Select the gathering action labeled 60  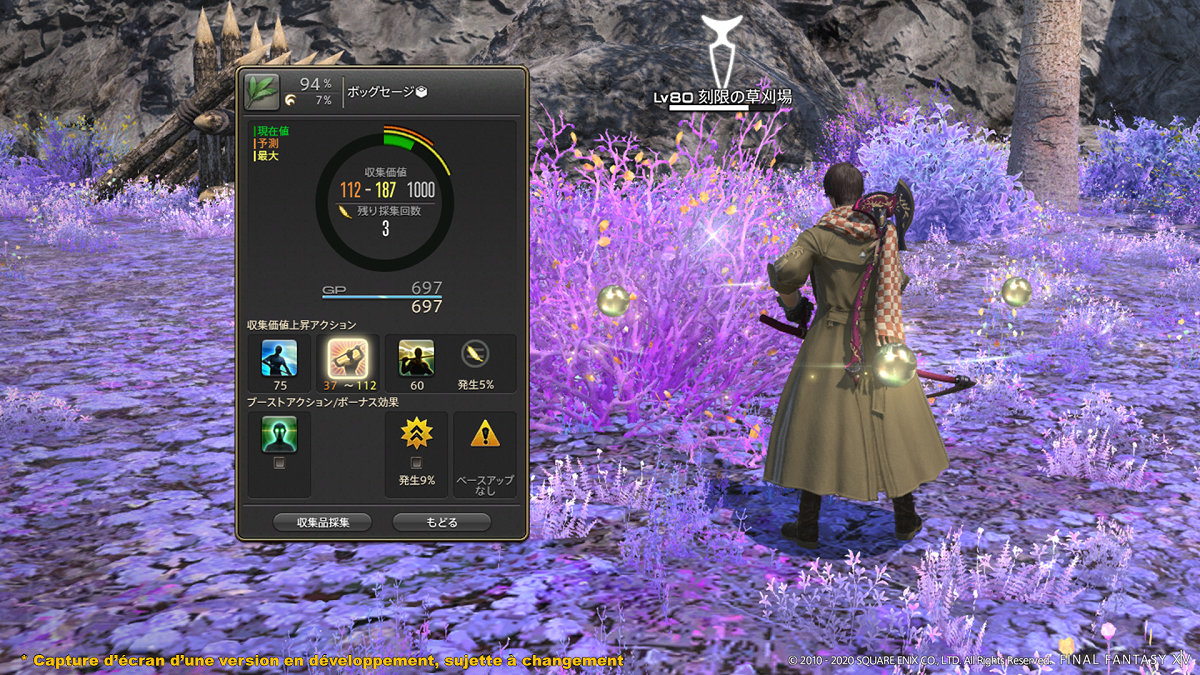(416, 357)
